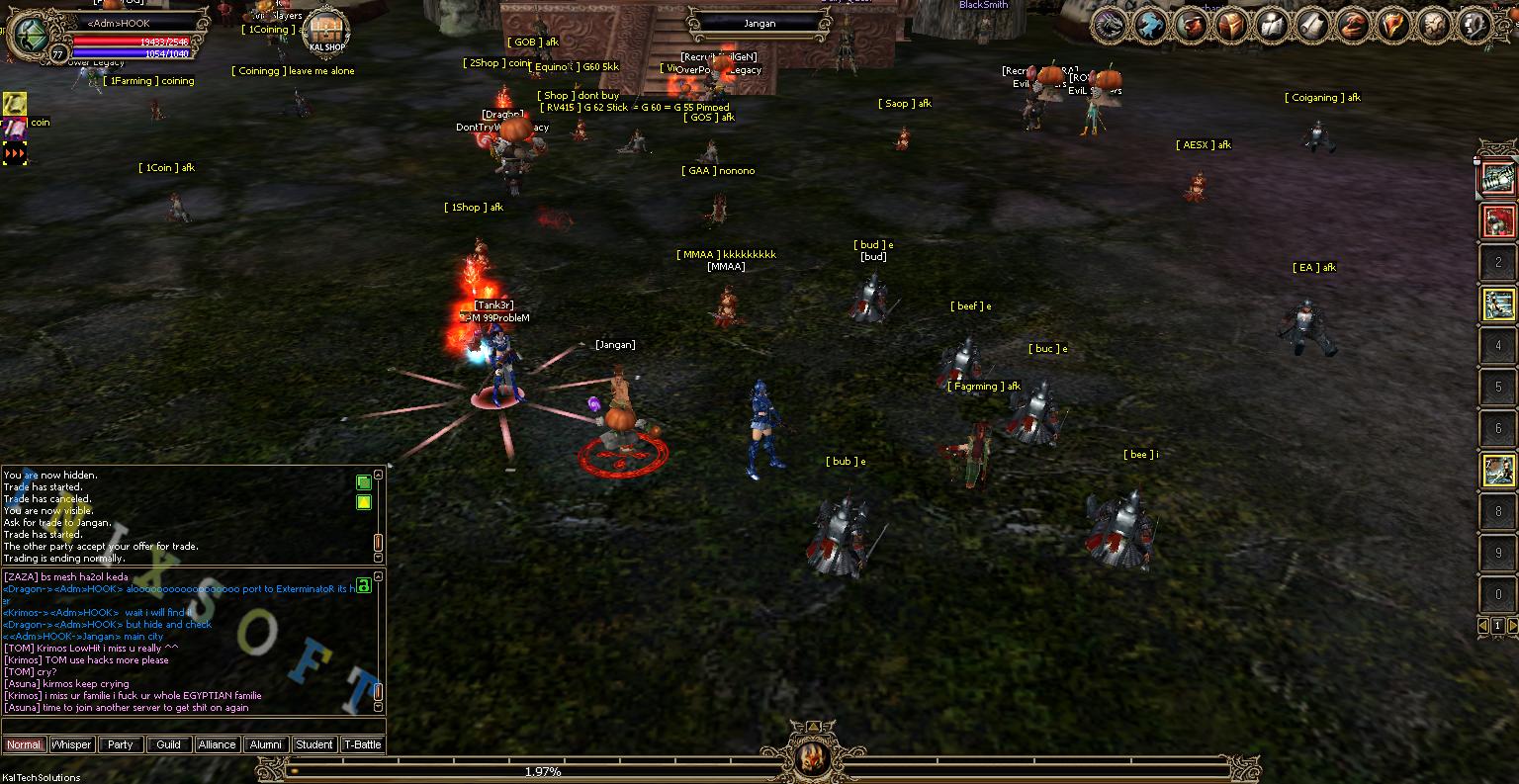The width and height of the screenshot is (1519, 784).
Task: Switch to the Whisper chat tab
Action: [71, 744]
